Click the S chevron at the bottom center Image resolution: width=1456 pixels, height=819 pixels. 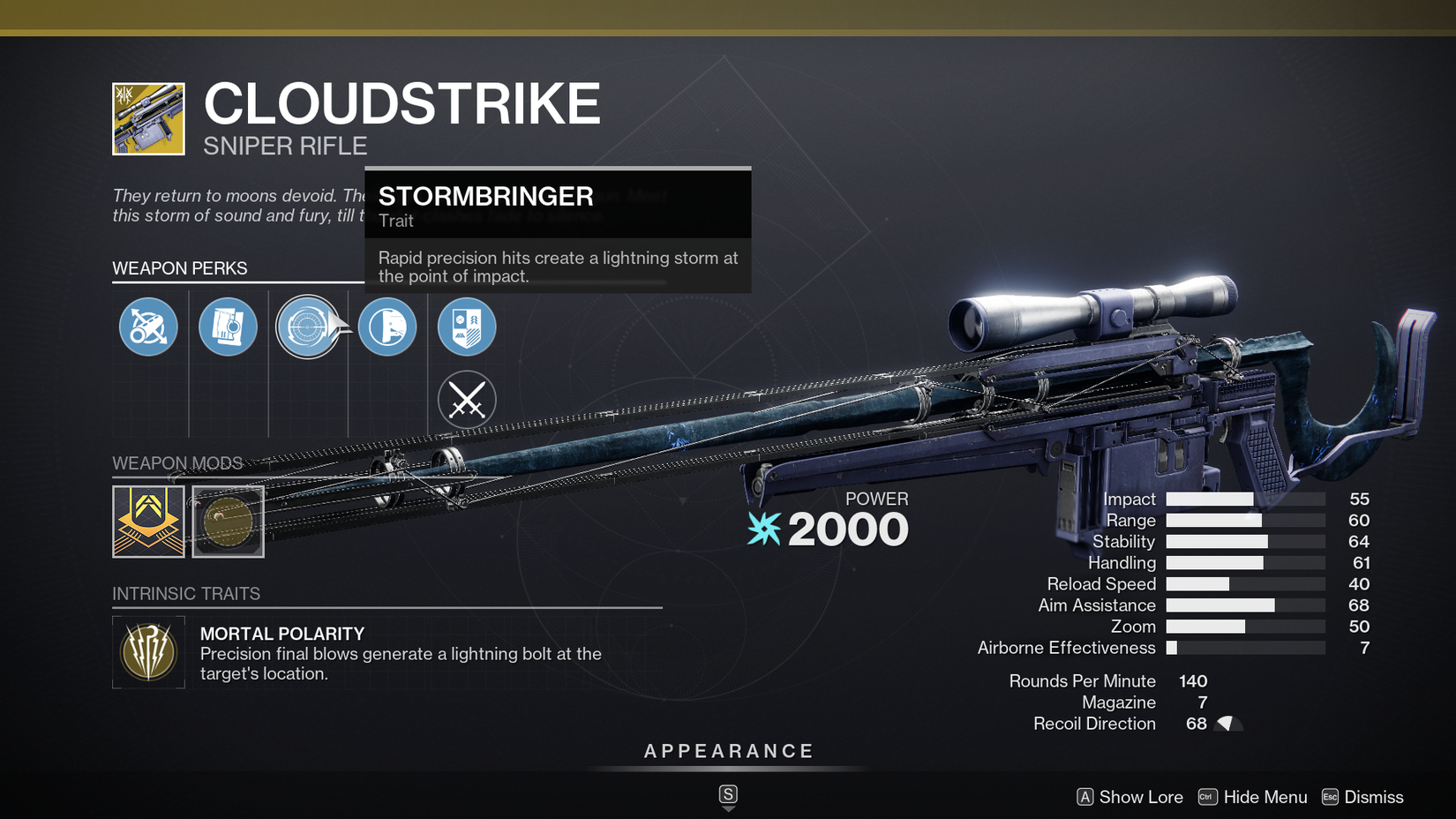(728, 793)
